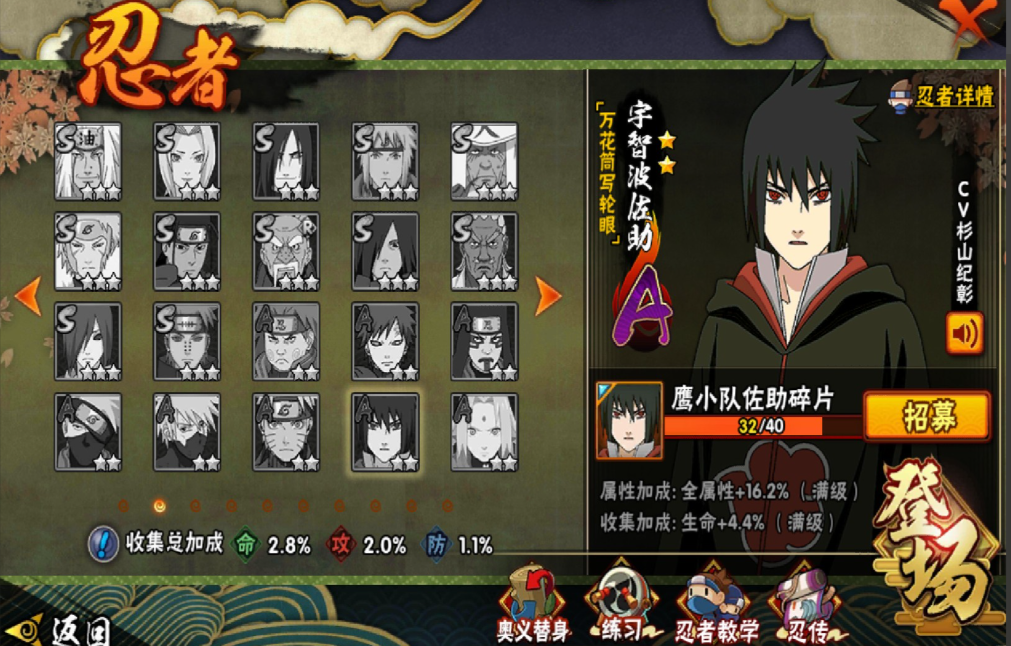
Task: Go back with the 返回 button
Action: 62,630
